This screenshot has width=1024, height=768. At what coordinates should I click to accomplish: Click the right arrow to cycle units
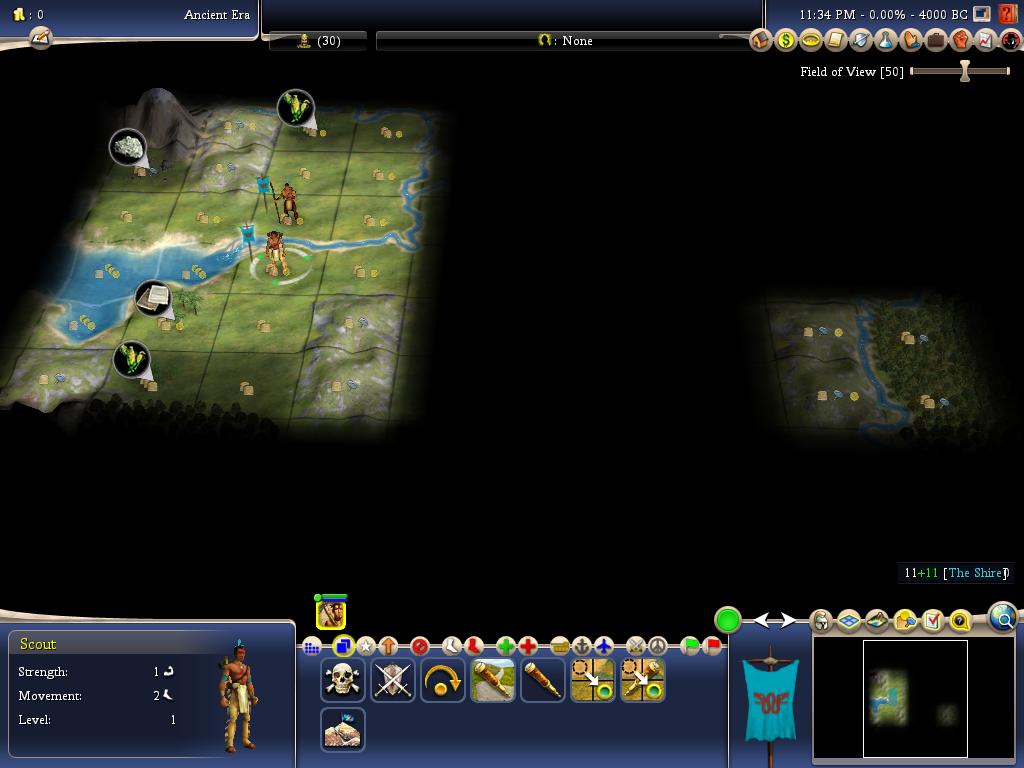(x=788, y=621)
